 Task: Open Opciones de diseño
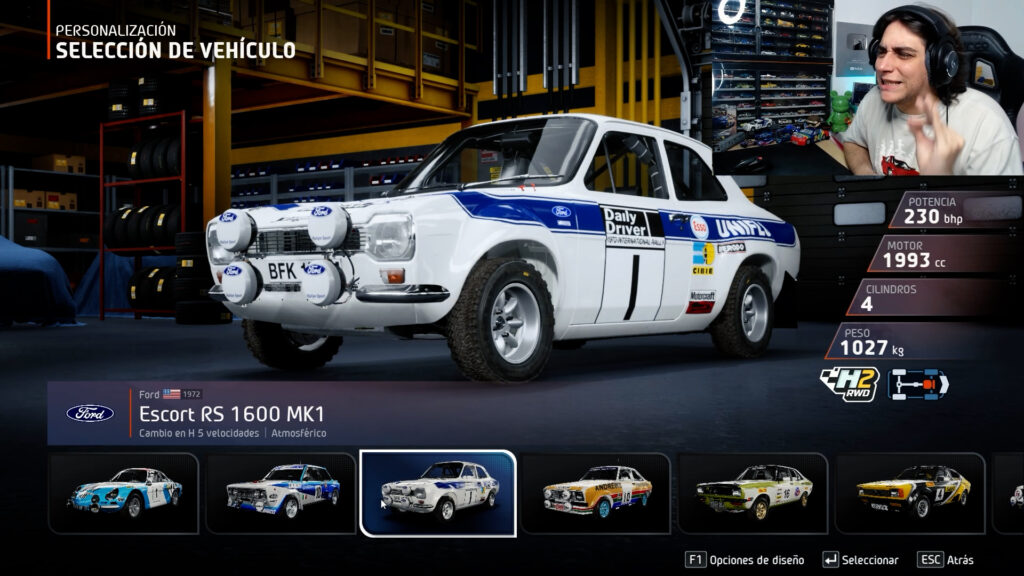(x=745, y=560)
